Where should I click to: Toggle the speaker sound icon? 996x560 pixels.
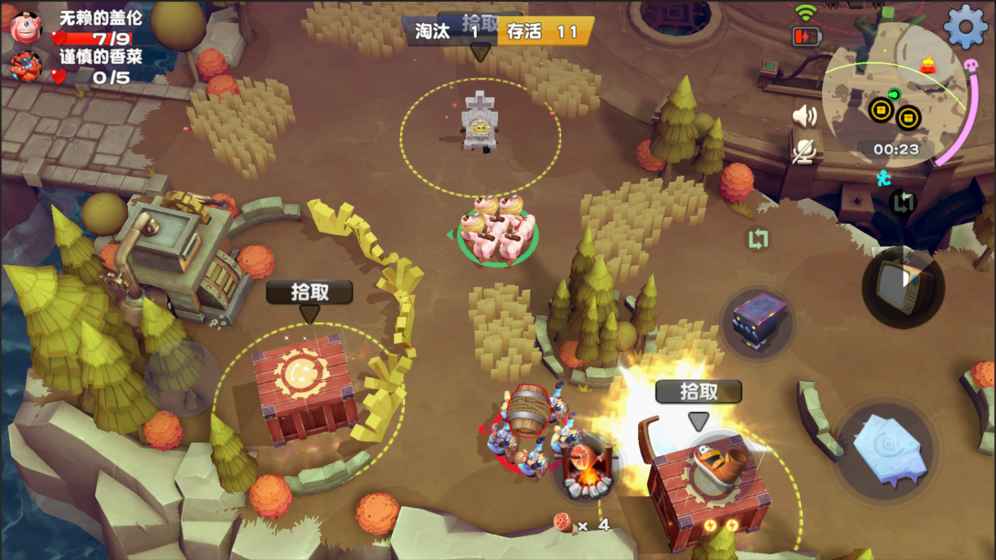[x=804, y=116]
